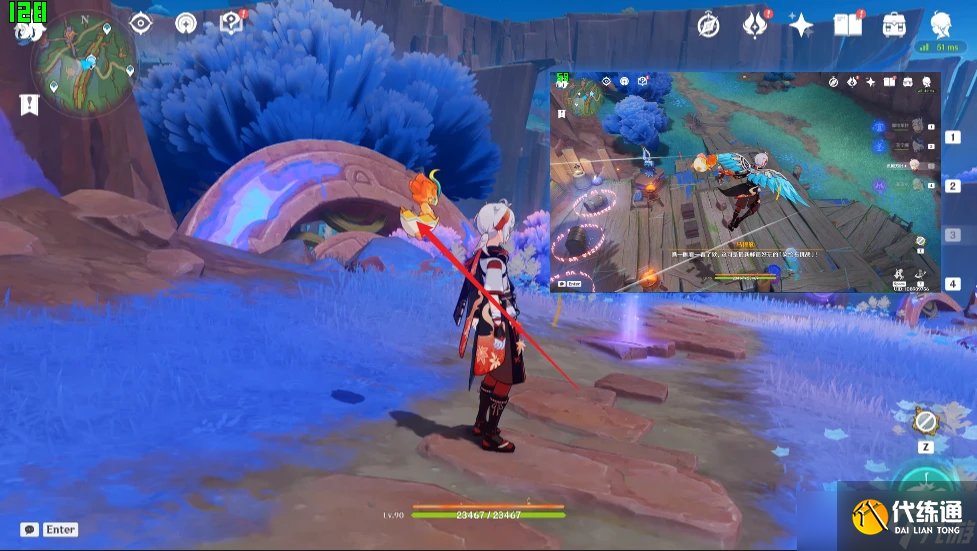Viewport: 977px width, 551px height.
Task: Open the adventurer handbook book icon
Action: (848, 25)
